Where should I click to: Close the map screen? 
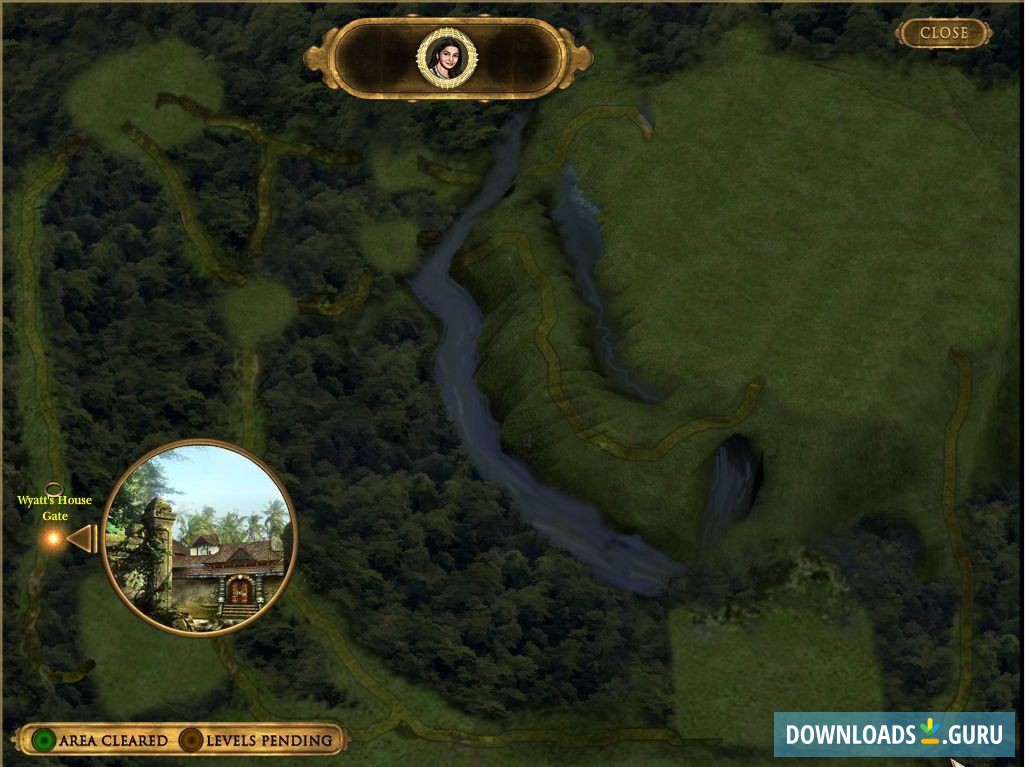click(943, 33)
